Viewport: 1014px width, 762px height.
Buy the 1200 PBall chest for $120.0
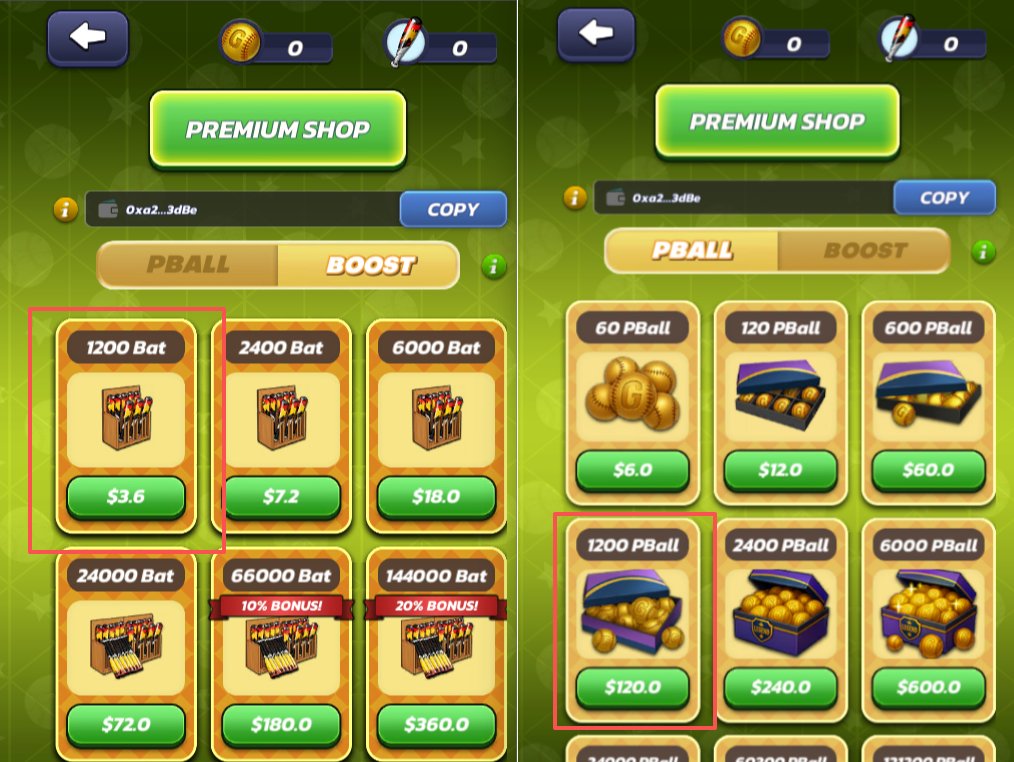tap(632, 688)
